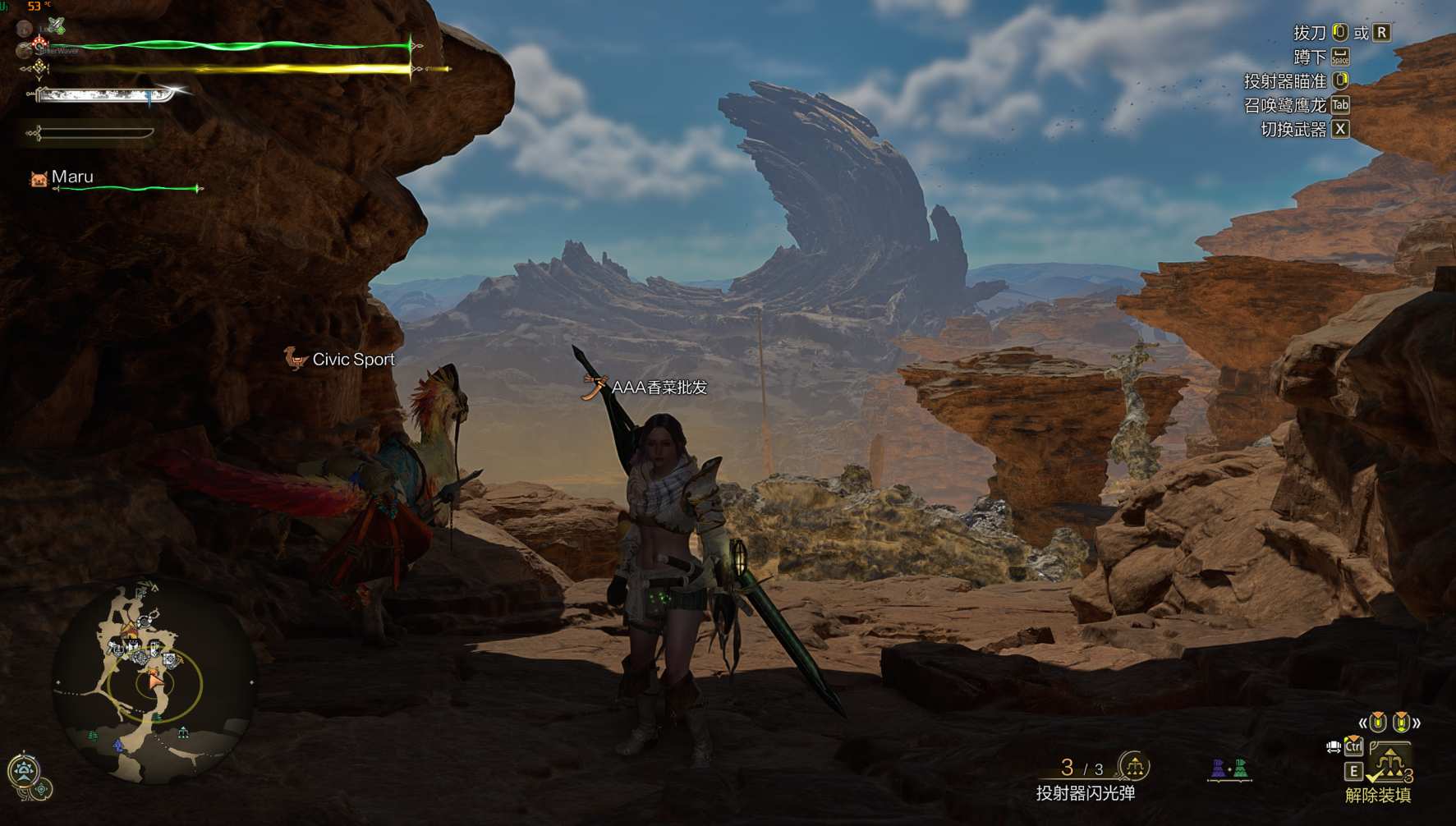Image resolution: width=1456 pixels, height=826 pixels.
Task: Select the Civic Sport Seikret name tag
Action: (x=353, y=360)
